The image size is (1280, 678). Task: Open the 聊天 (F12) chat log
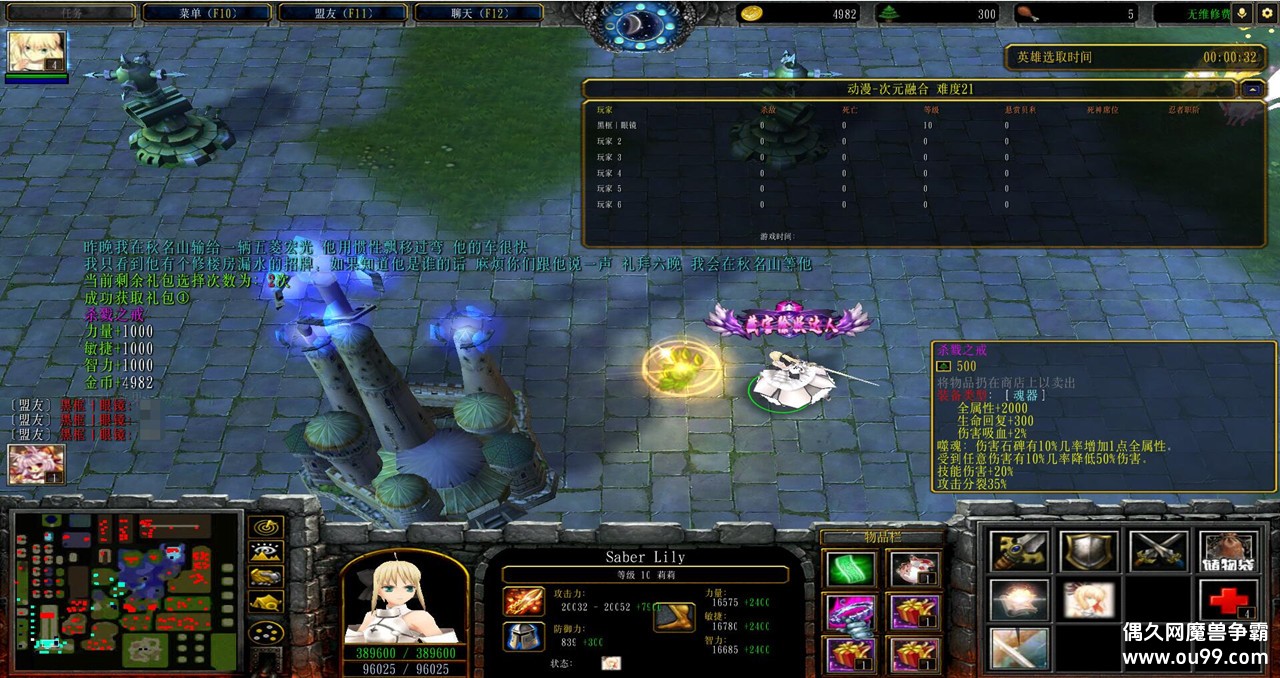[x=477, y=13]
